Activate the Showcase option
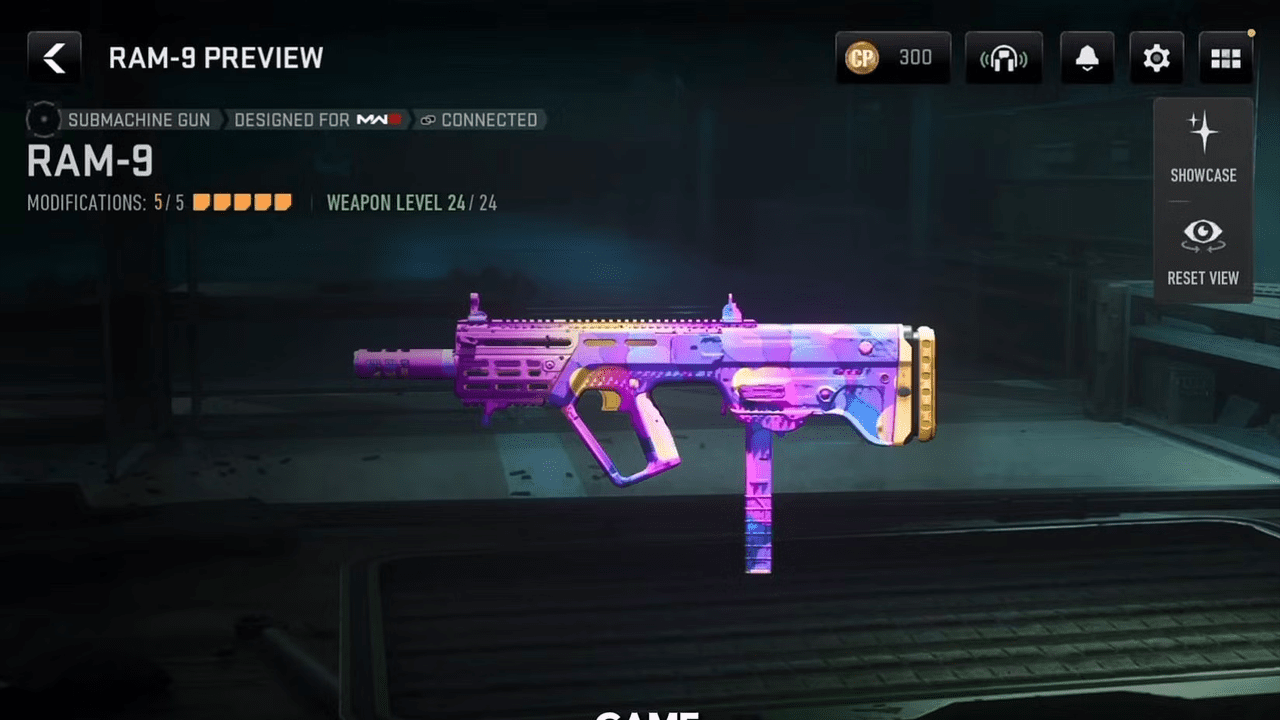Screen dimensions: 1280x720 click(x=1203, y=148)
